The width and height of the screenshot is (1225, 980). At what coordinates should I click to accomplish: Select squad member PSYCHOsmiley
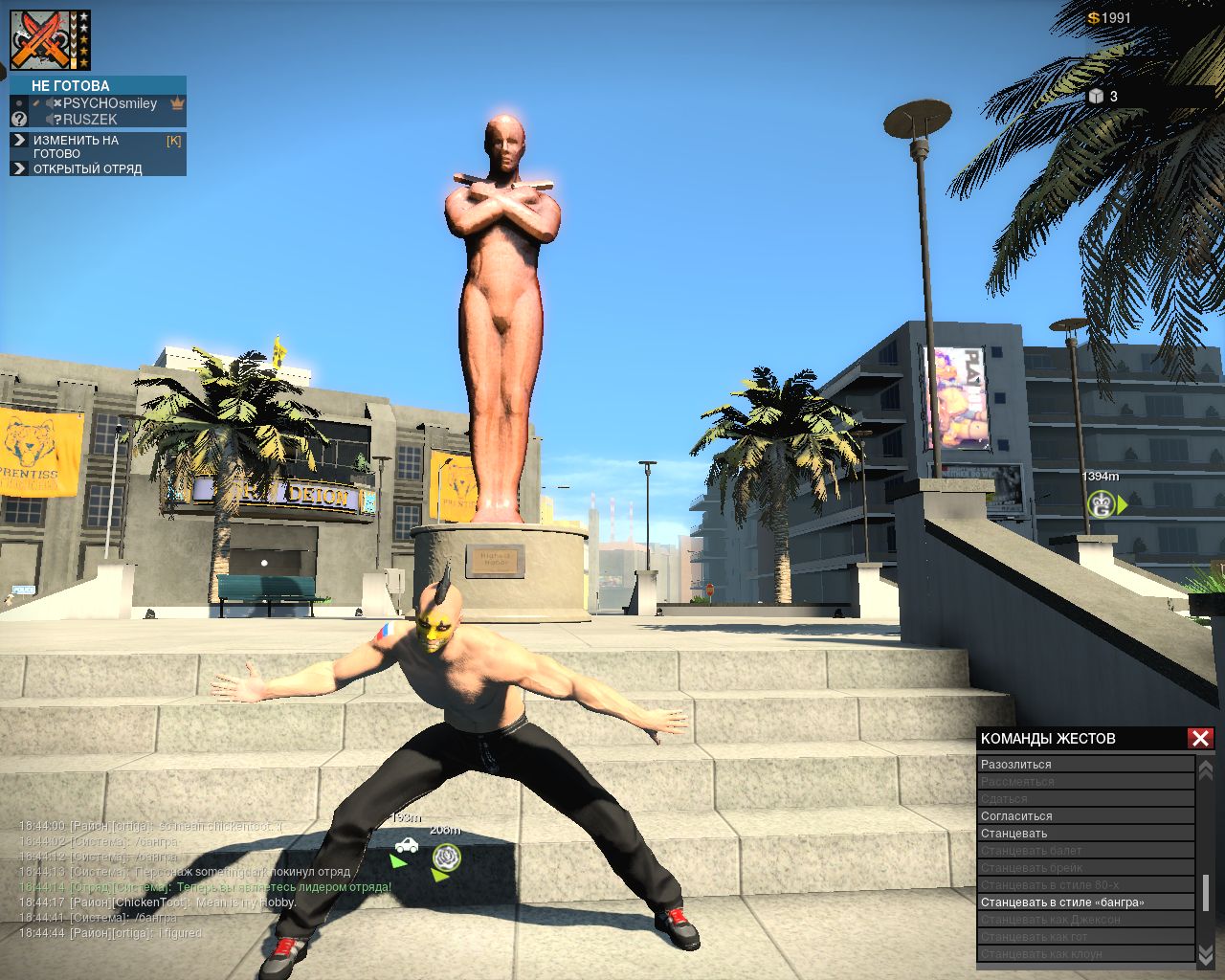110,103
